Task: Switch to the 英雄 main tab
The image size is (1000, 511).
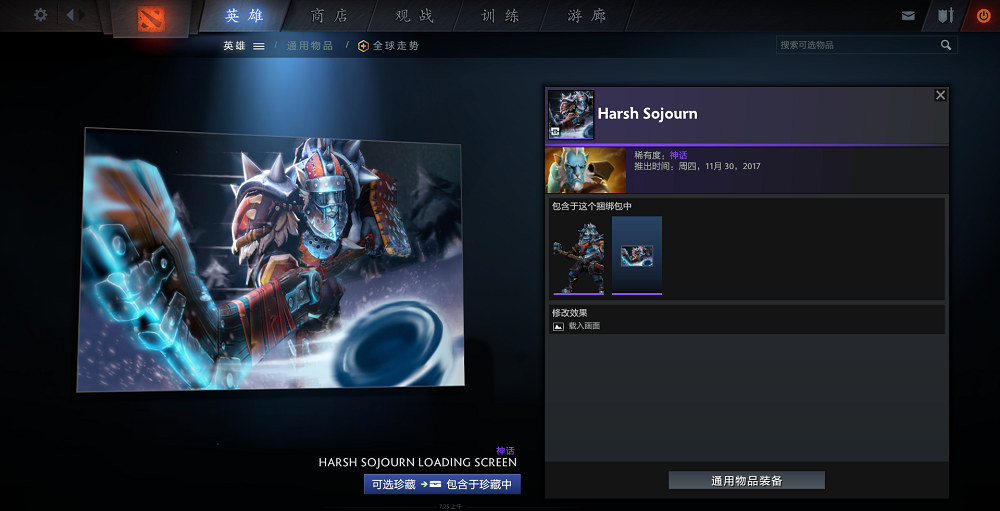Action: (x=245, y=16)
